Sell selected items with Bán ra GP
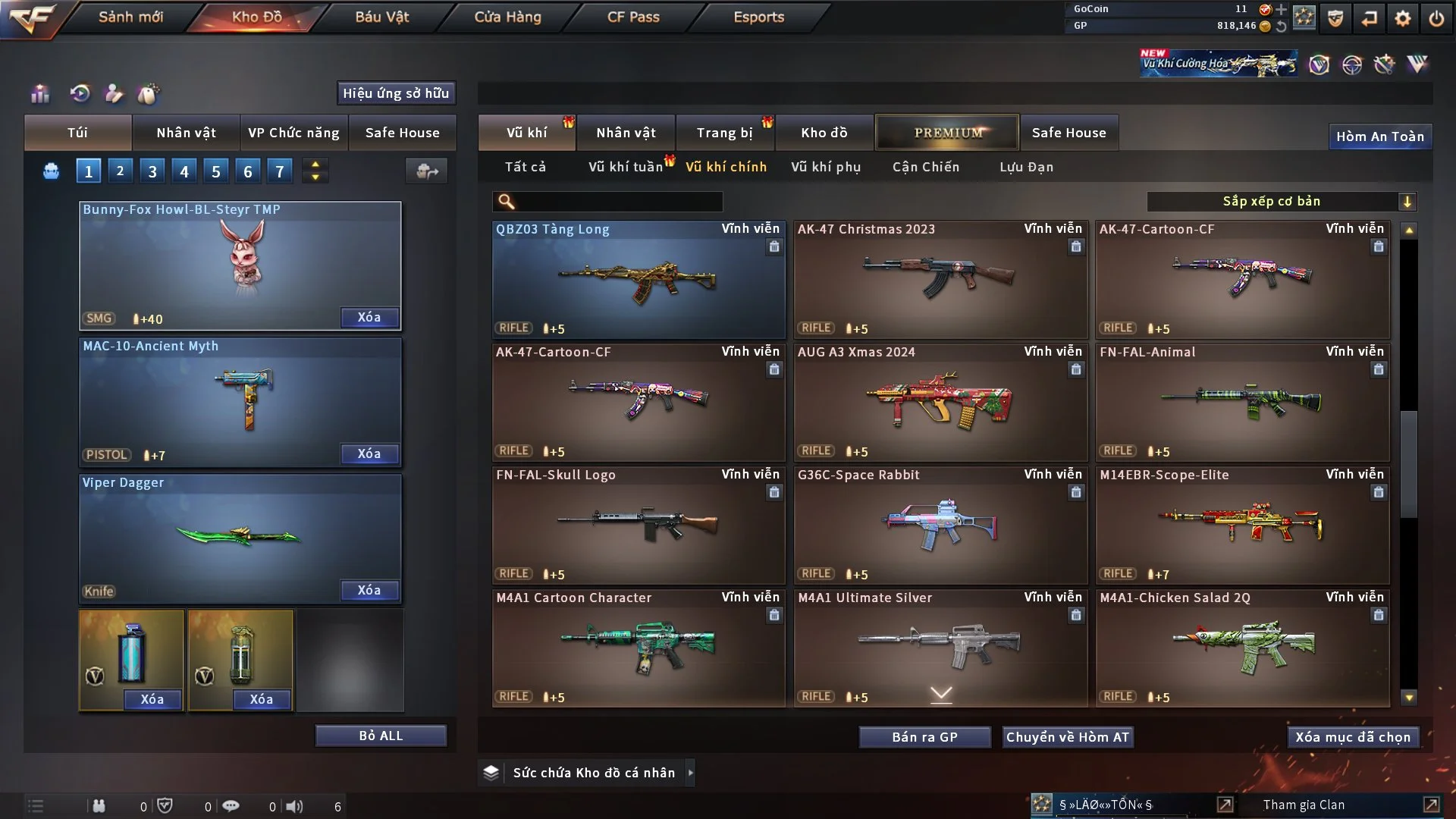 [x=924, y=737]
